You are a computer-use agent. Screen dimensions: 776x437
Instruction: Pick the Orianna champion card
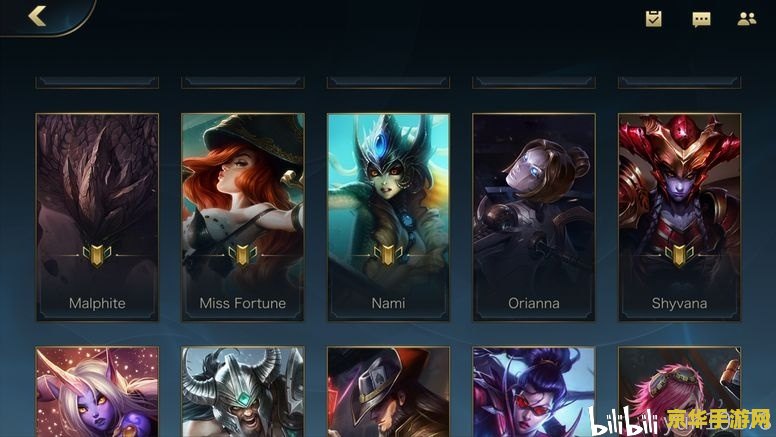pyautogui.click(x=534, y=217)
